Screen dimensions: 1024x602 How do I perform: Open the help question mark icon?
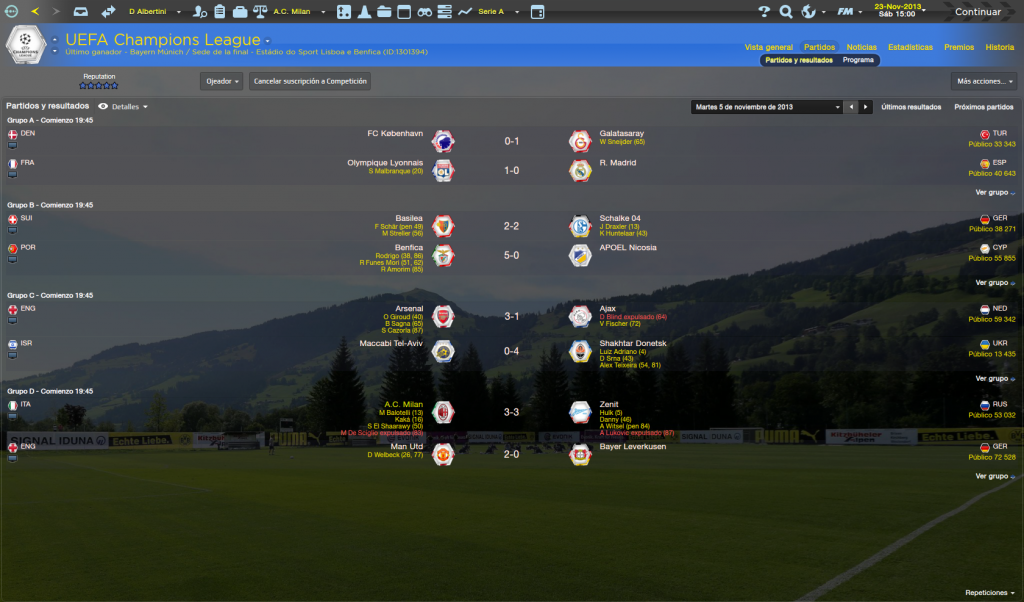click(764, 12)
